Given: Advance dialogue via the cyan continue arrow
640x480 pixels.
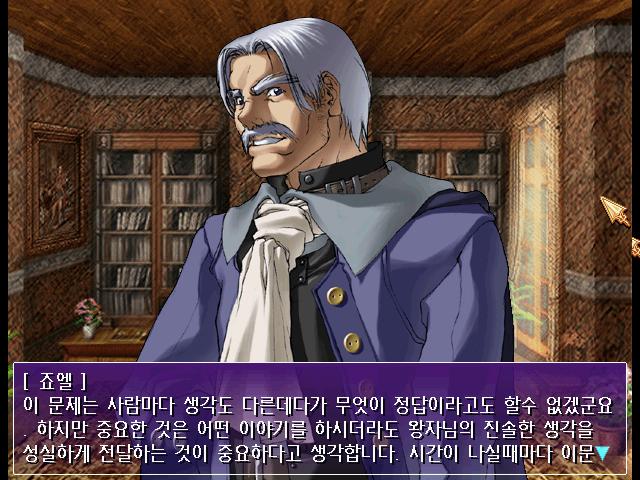Looking at the screenshot, I should click(x=602, y=454).
